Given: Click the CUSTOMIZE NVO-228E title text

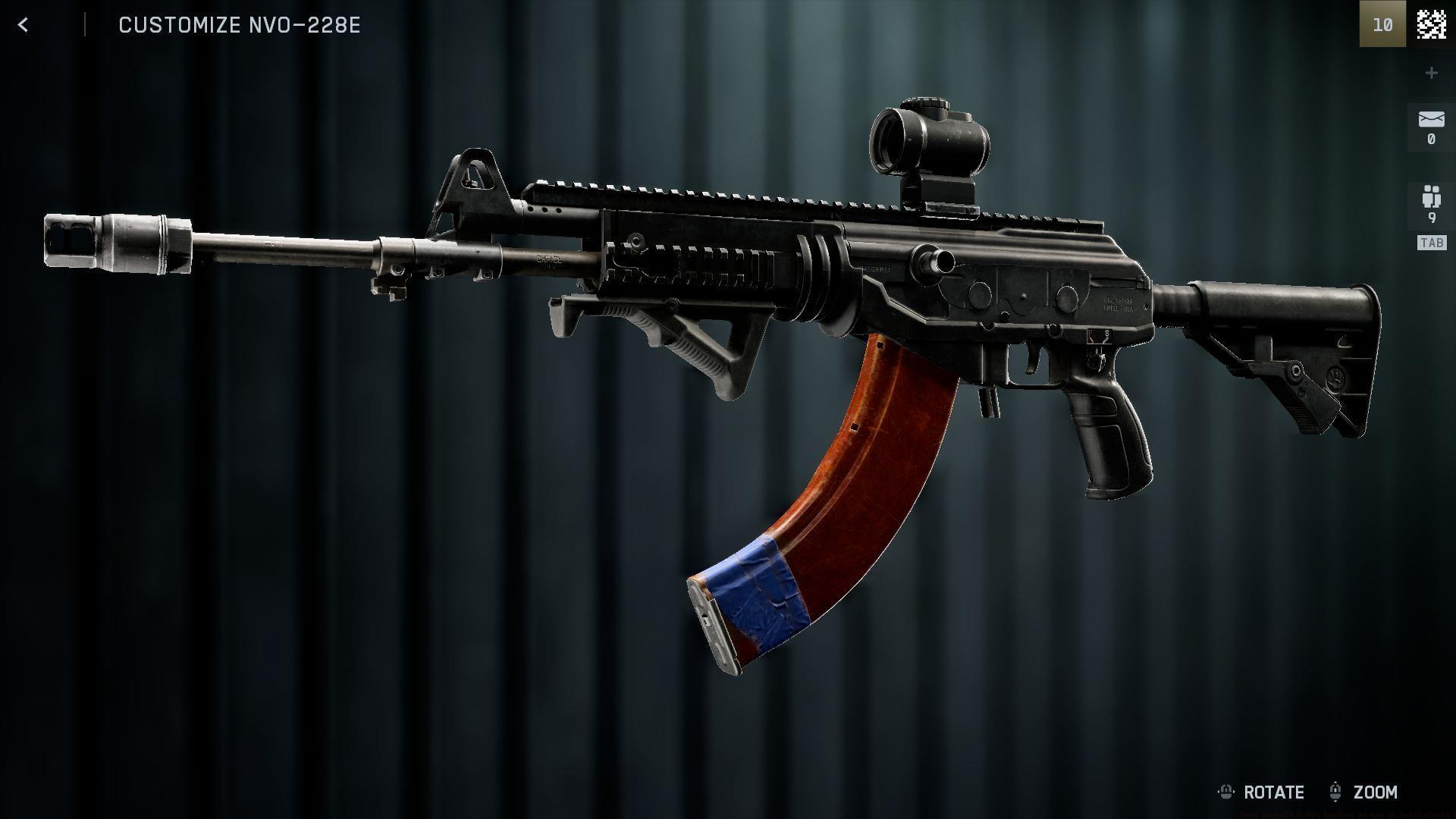Looking at the screenshot, I should (239, 25).
